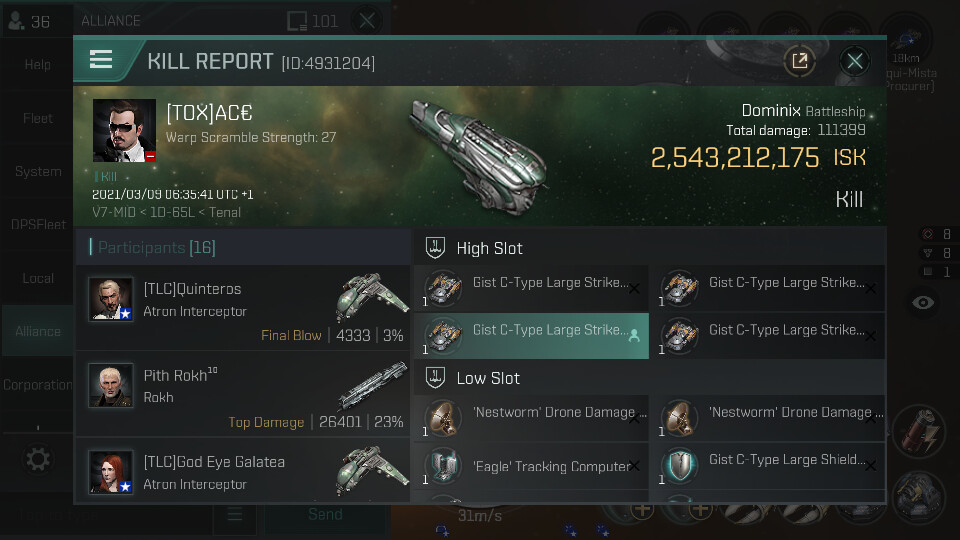
Task: Close the Alliance chat panel
Action: pos(367,20)
